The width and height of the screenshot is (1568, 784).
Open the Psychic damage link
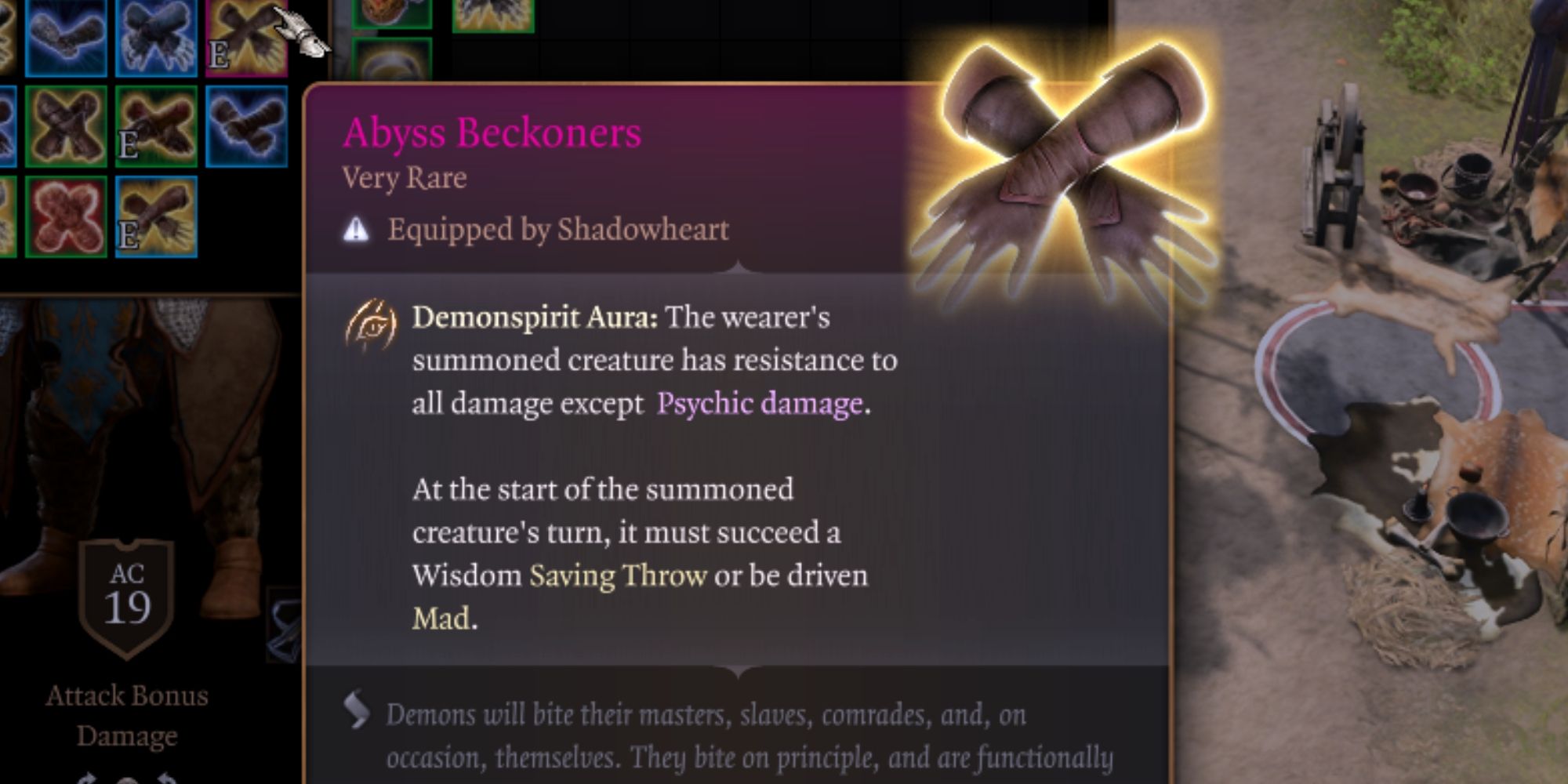(x=758, y=405)
